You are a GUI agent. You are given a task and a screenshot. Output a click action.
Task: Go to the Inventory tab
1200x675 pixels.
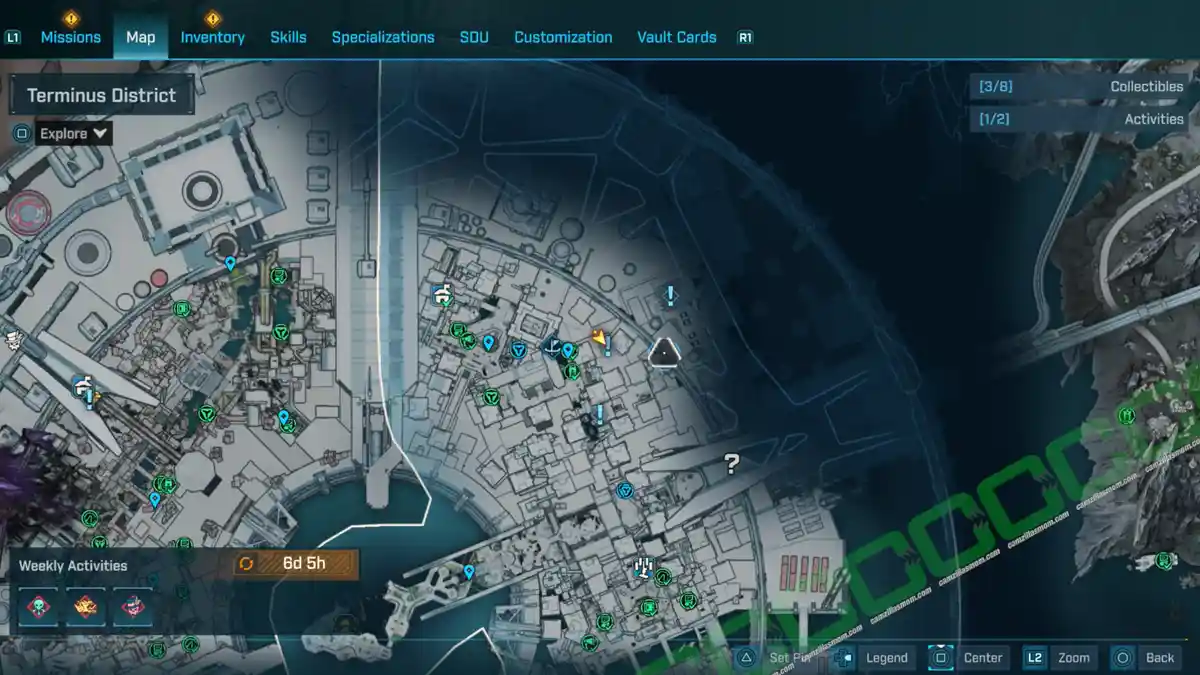click(212, 37)
